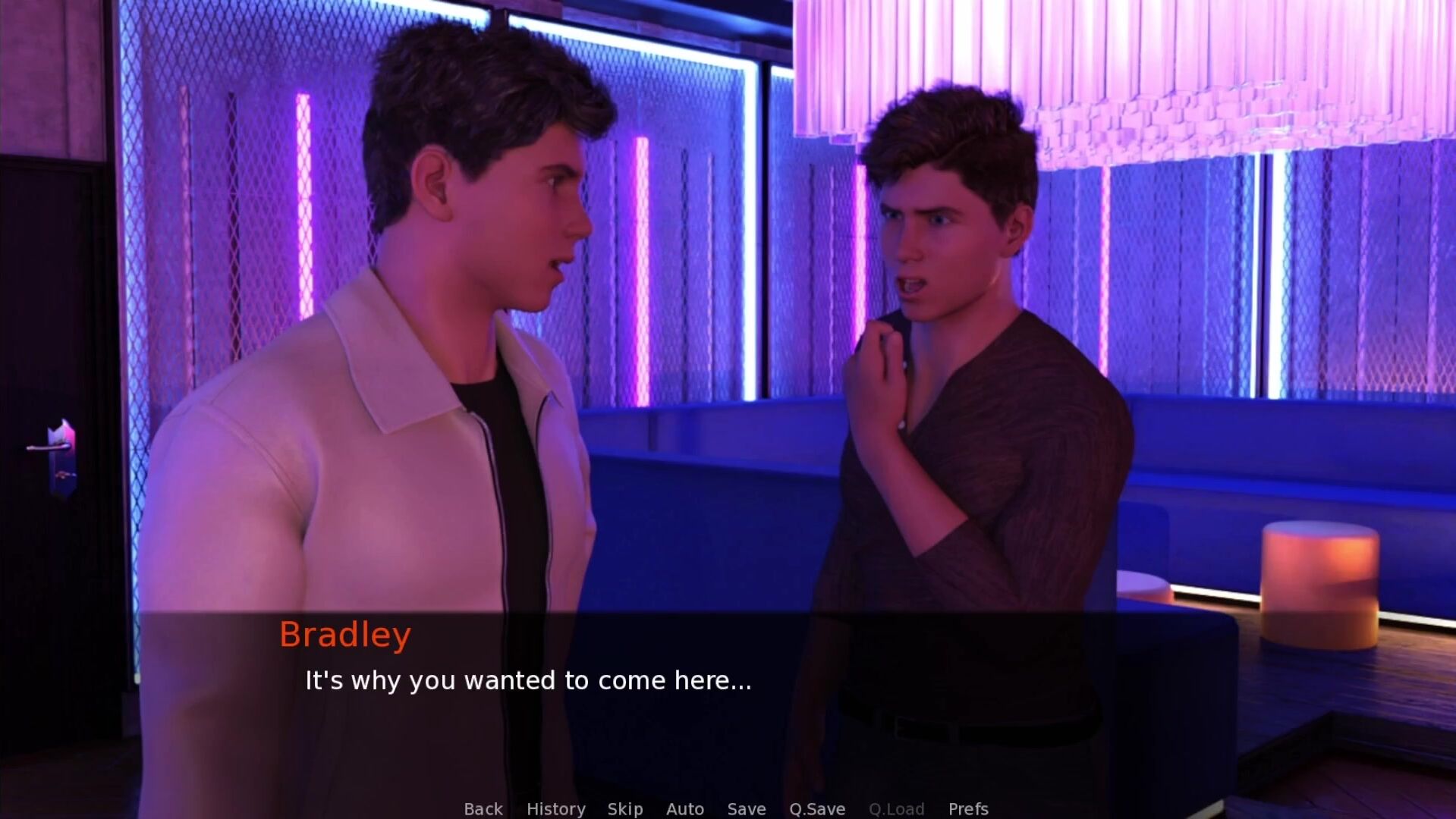
Task: Open the Prefs settings screen
Action: (968, 809)
